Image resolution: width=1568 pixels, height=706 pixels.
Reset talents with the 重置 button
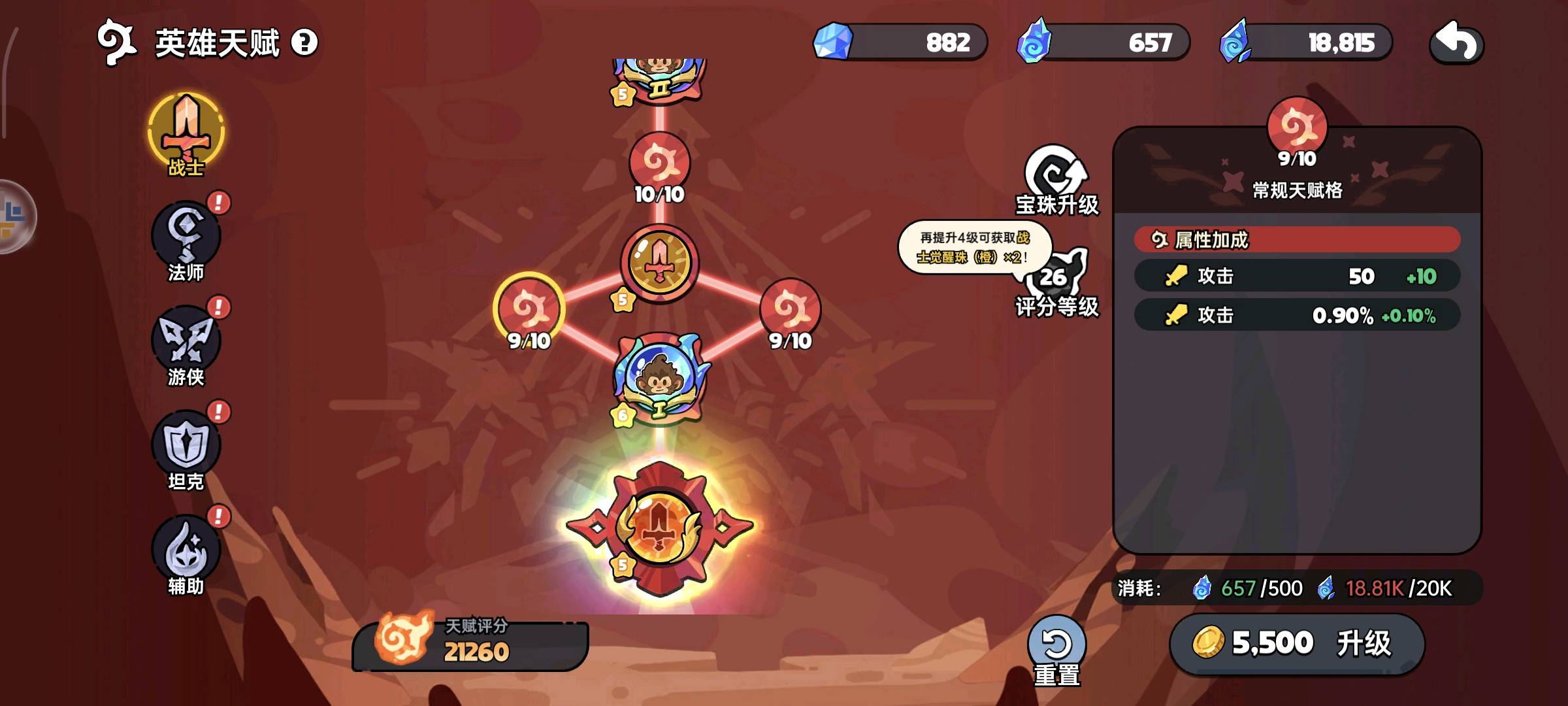tap(1056, 648)
